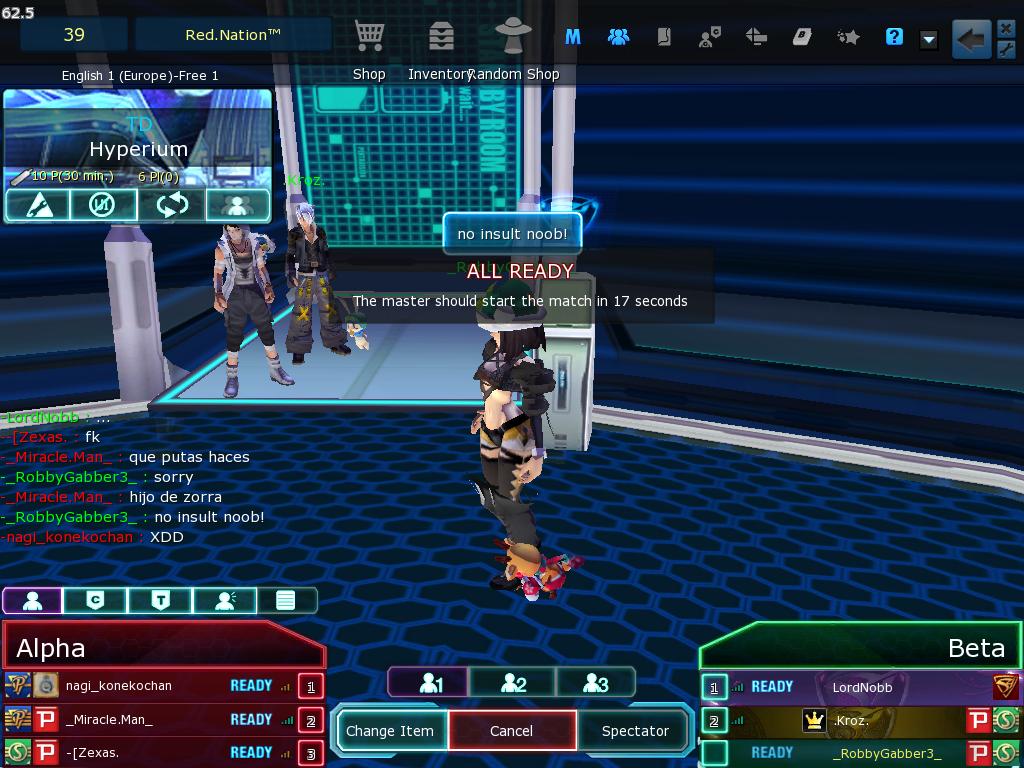This screenshot has width=1024, height=768.
Task: Switch to Spectator mode
Action: point(634,731)
